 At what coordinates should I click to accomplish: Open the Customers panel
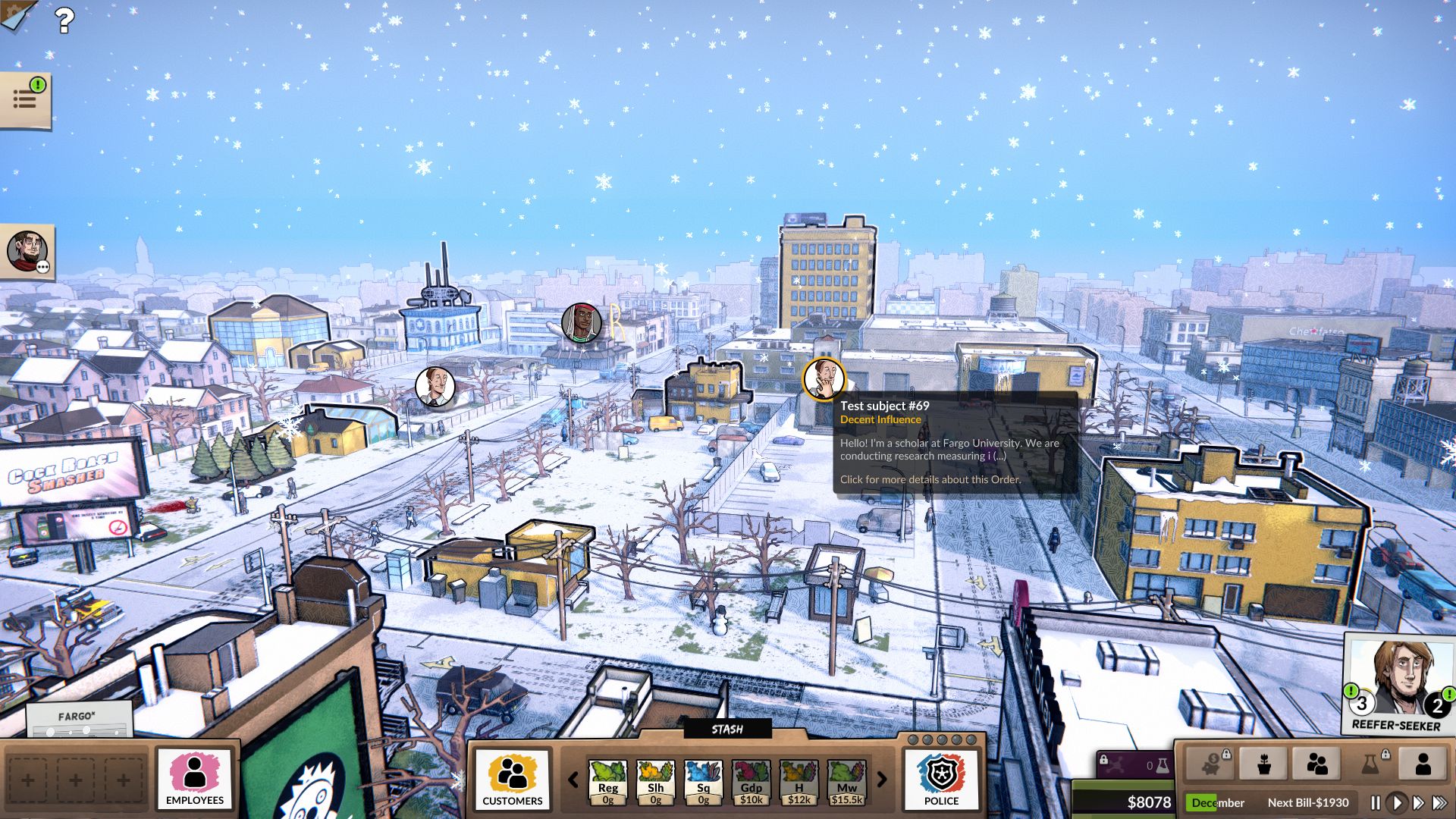coord(512,779)
